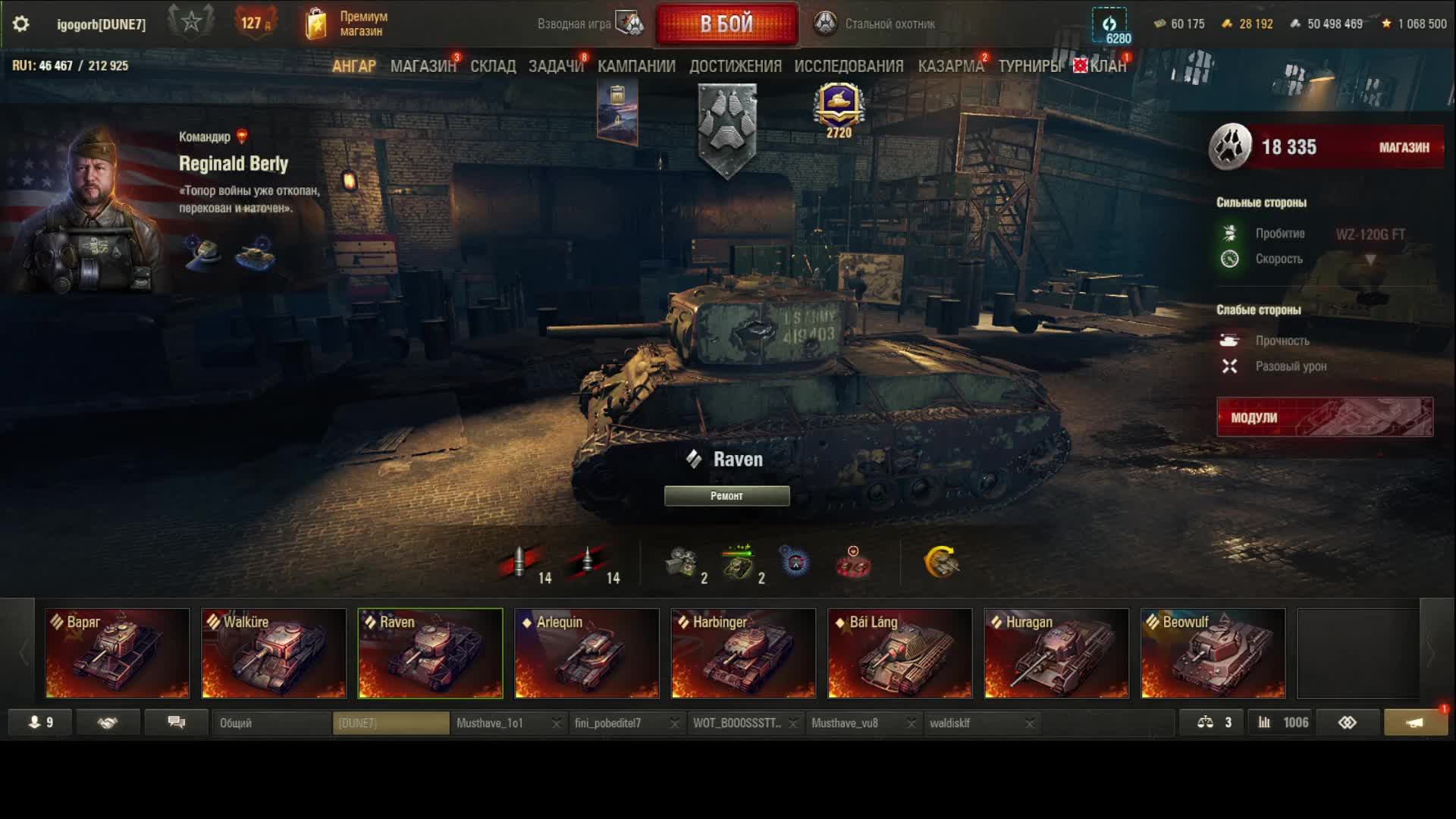
Task: Open the settings gear menu
Action: pyautogui.click(x=21, y=24)
